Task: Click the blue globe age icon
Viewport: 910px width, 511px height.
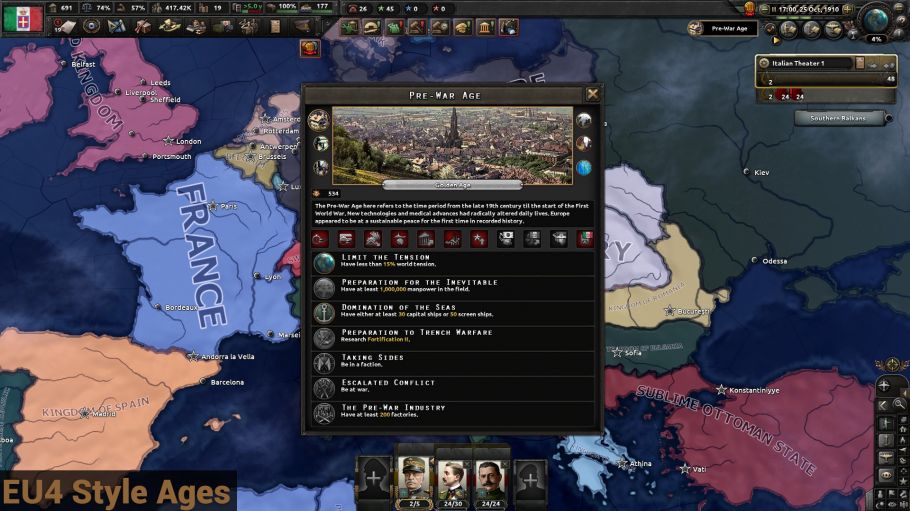Action: 584,167
